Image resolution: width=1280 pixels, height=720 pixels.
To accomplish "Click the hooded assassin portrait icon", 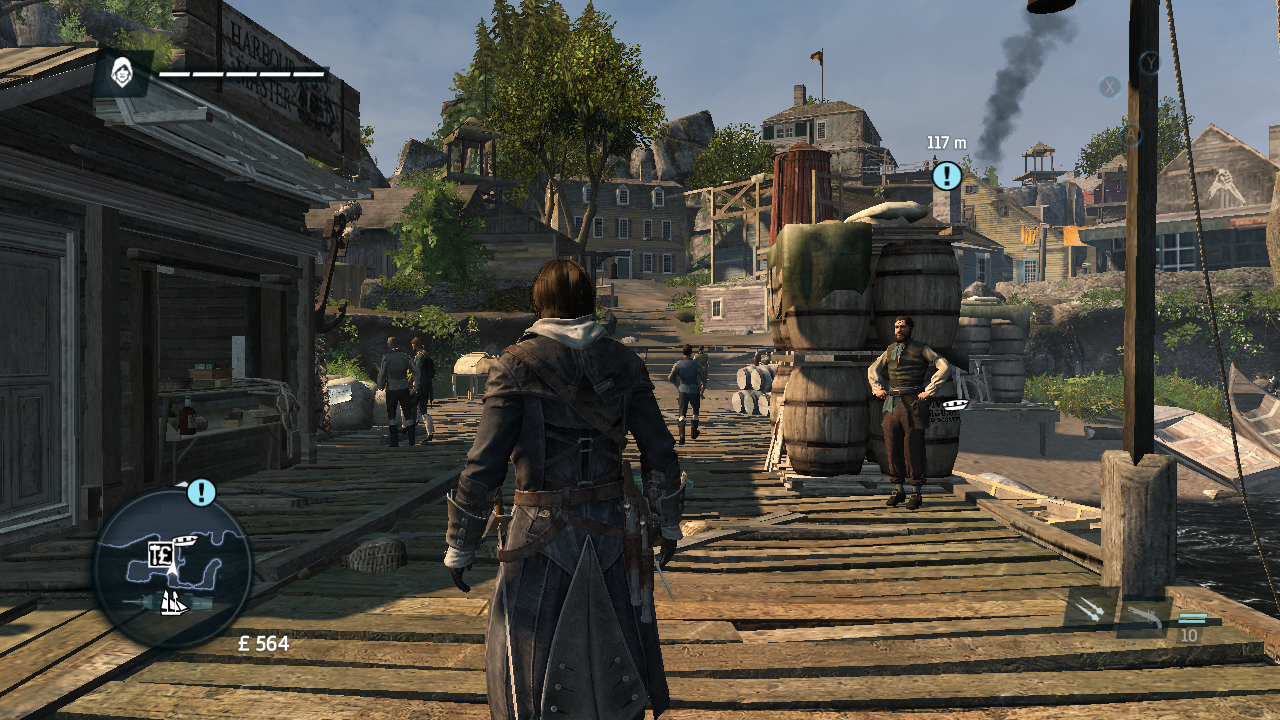I will click(x=122, y=73).
